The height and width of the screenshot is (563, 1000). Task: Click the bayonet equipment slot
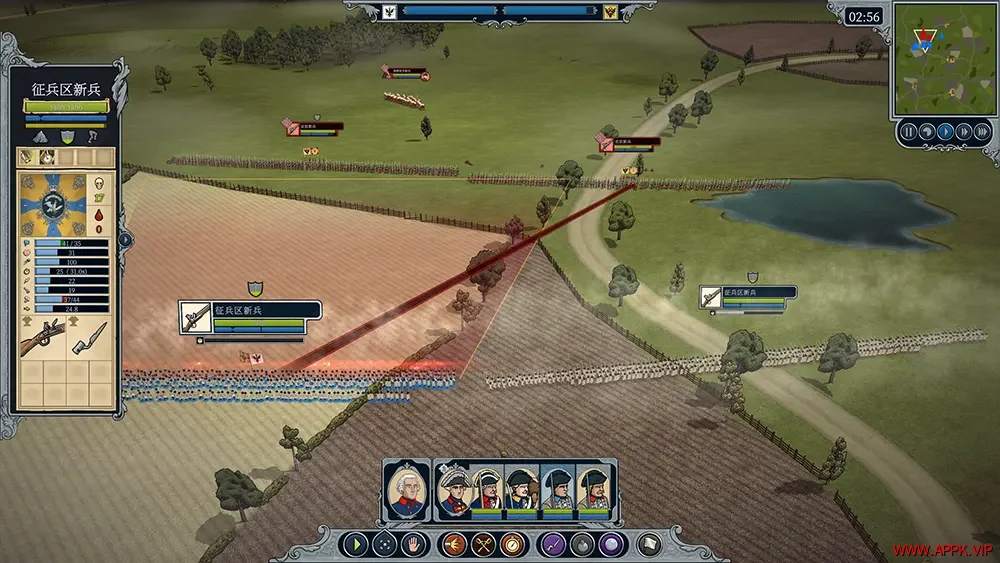coord(90,342)
